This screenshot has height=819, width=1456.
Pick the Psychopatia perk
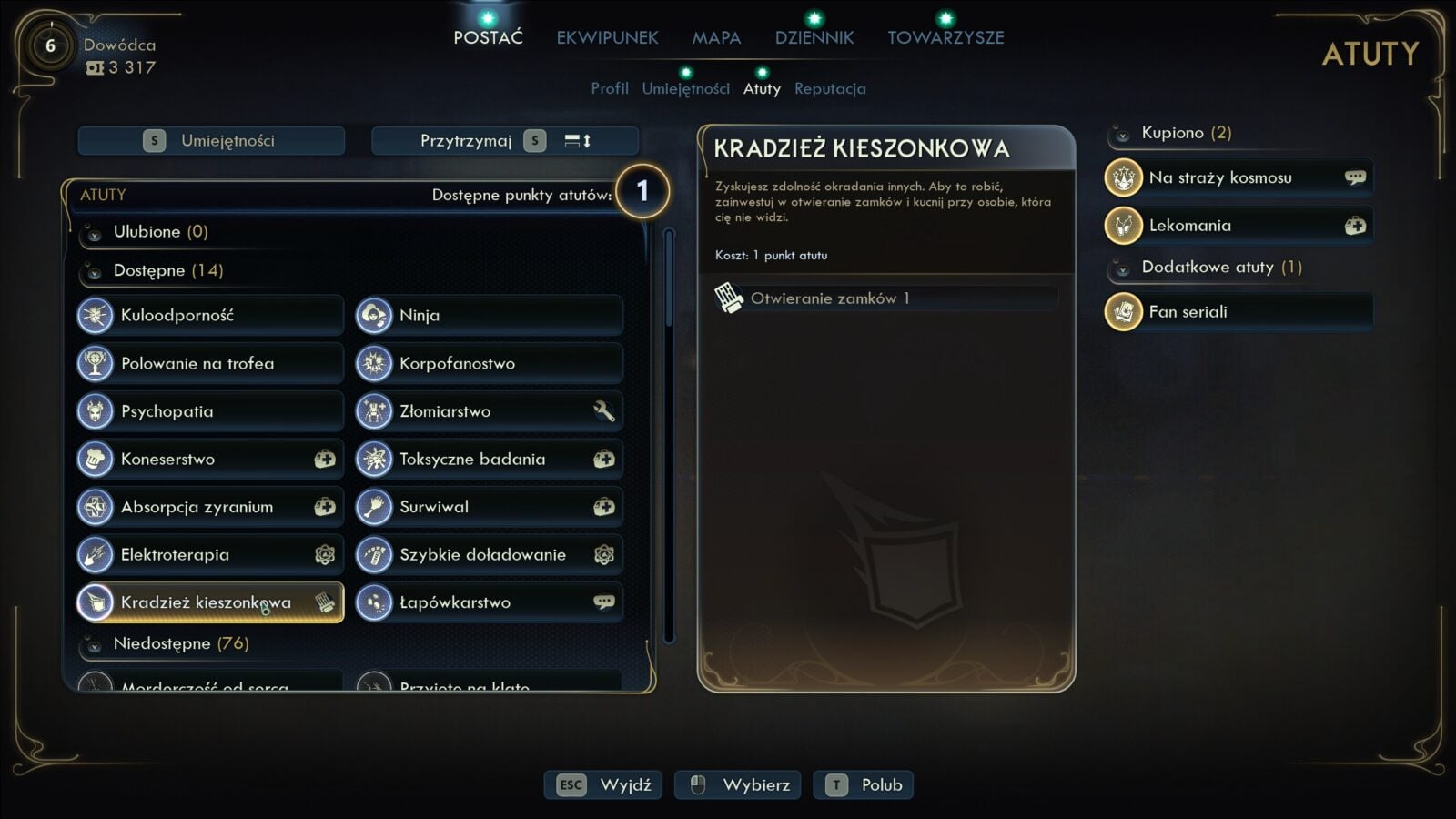click(x=210, y=411)
